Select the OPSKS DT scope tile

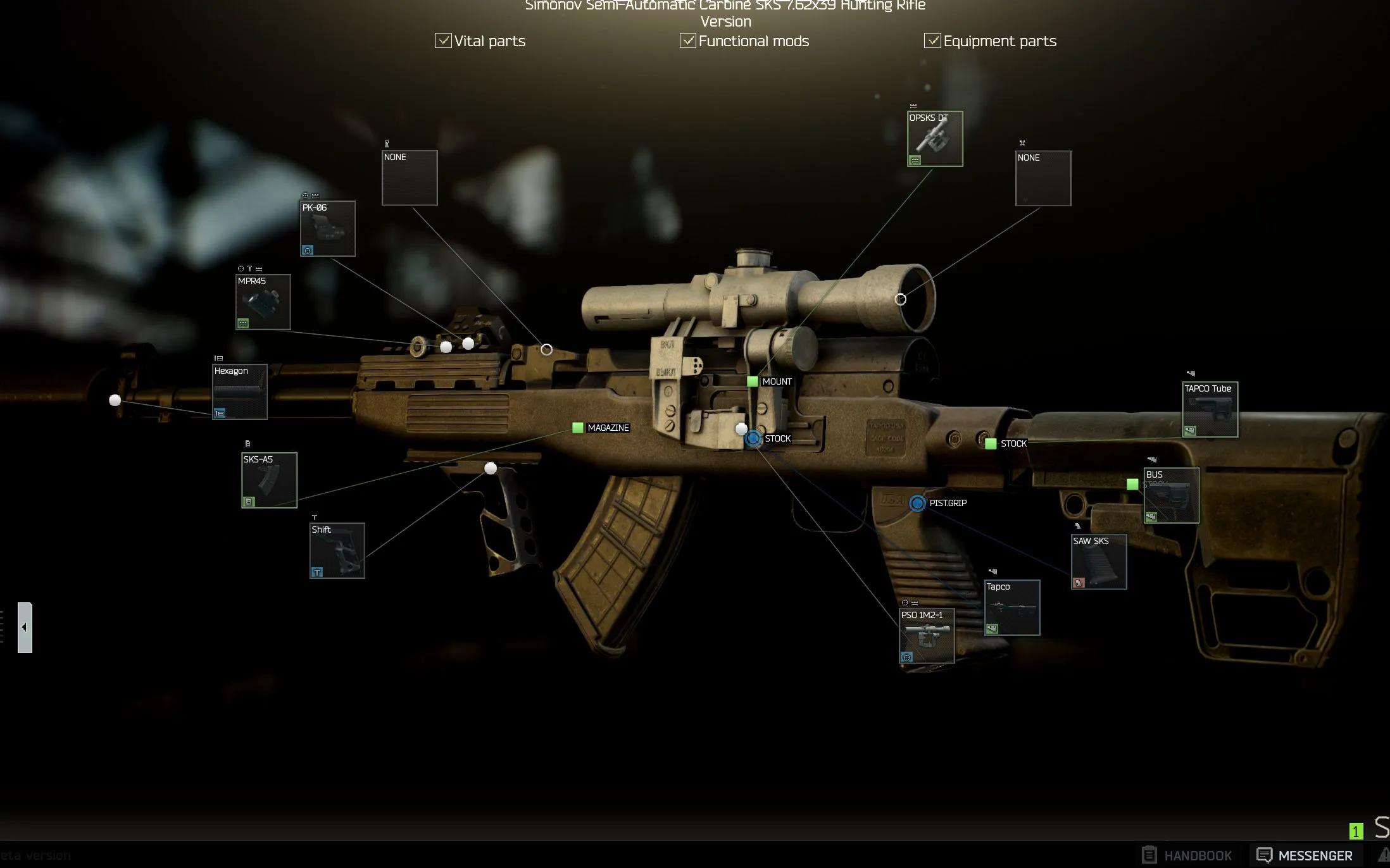point(935,137)
